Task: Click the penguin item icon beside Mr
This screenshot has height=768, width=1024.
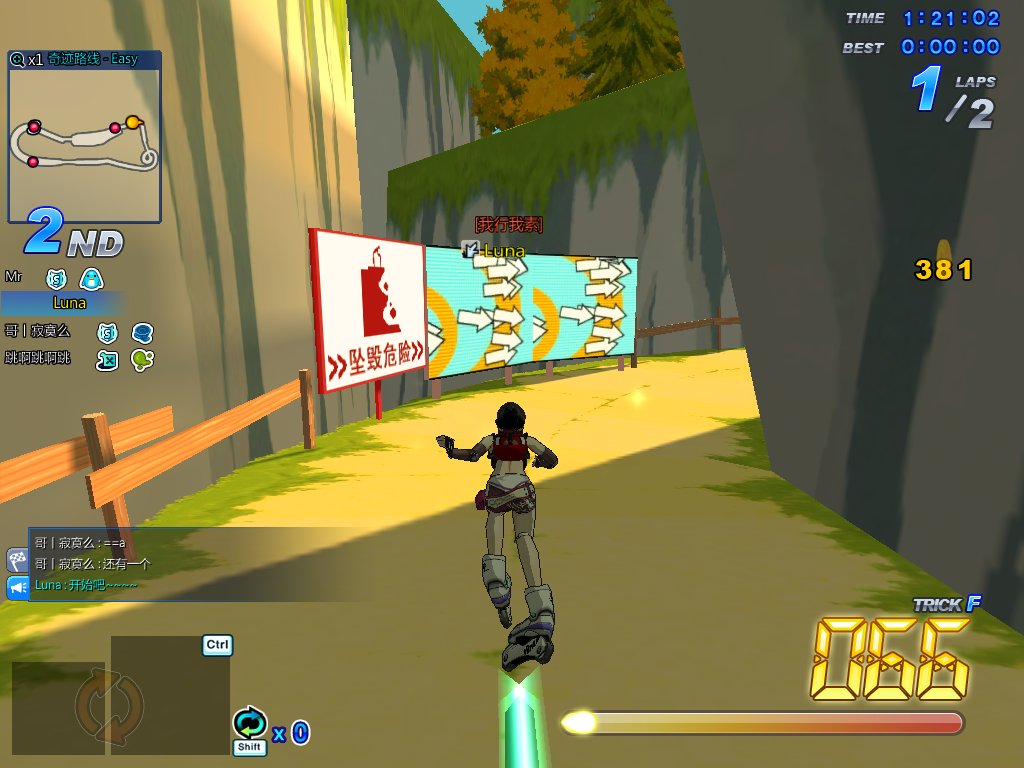Action: pos(91,279)
